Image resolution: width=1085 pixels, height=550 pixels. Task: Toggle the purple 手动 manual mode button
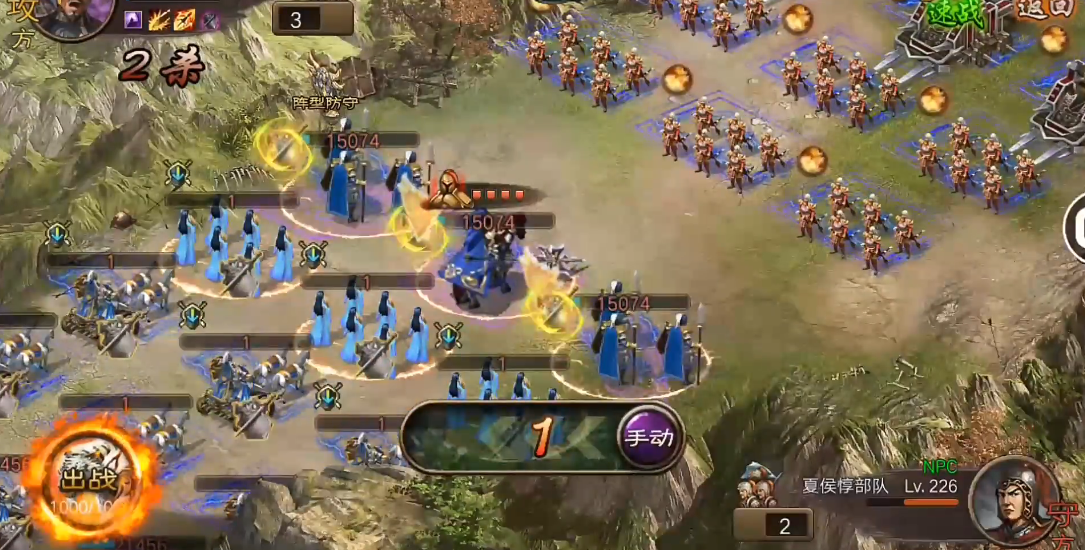pyautogui.click(x=649, y=437)
